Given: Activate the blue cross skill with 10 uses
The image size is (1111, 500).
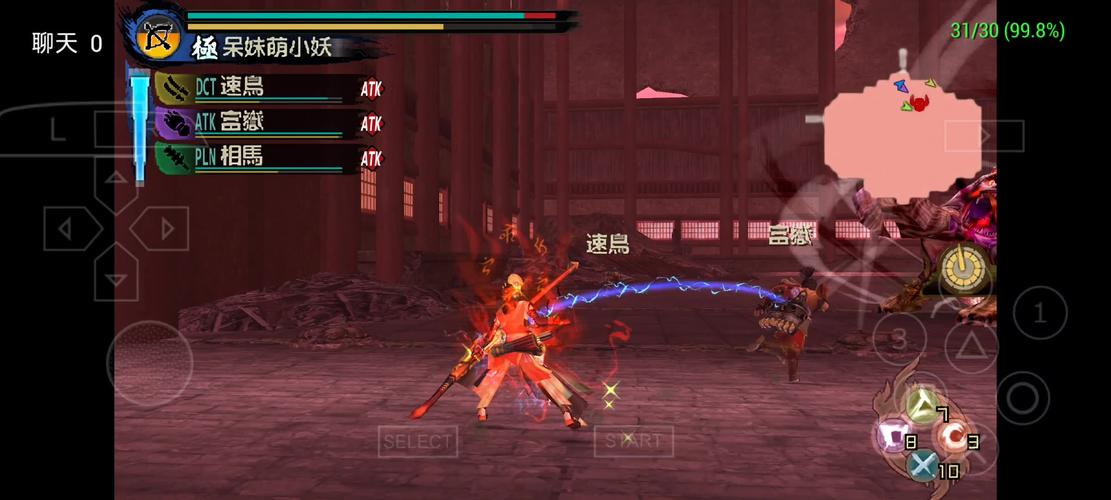Looking at the screenshot, I should [922, 464].
